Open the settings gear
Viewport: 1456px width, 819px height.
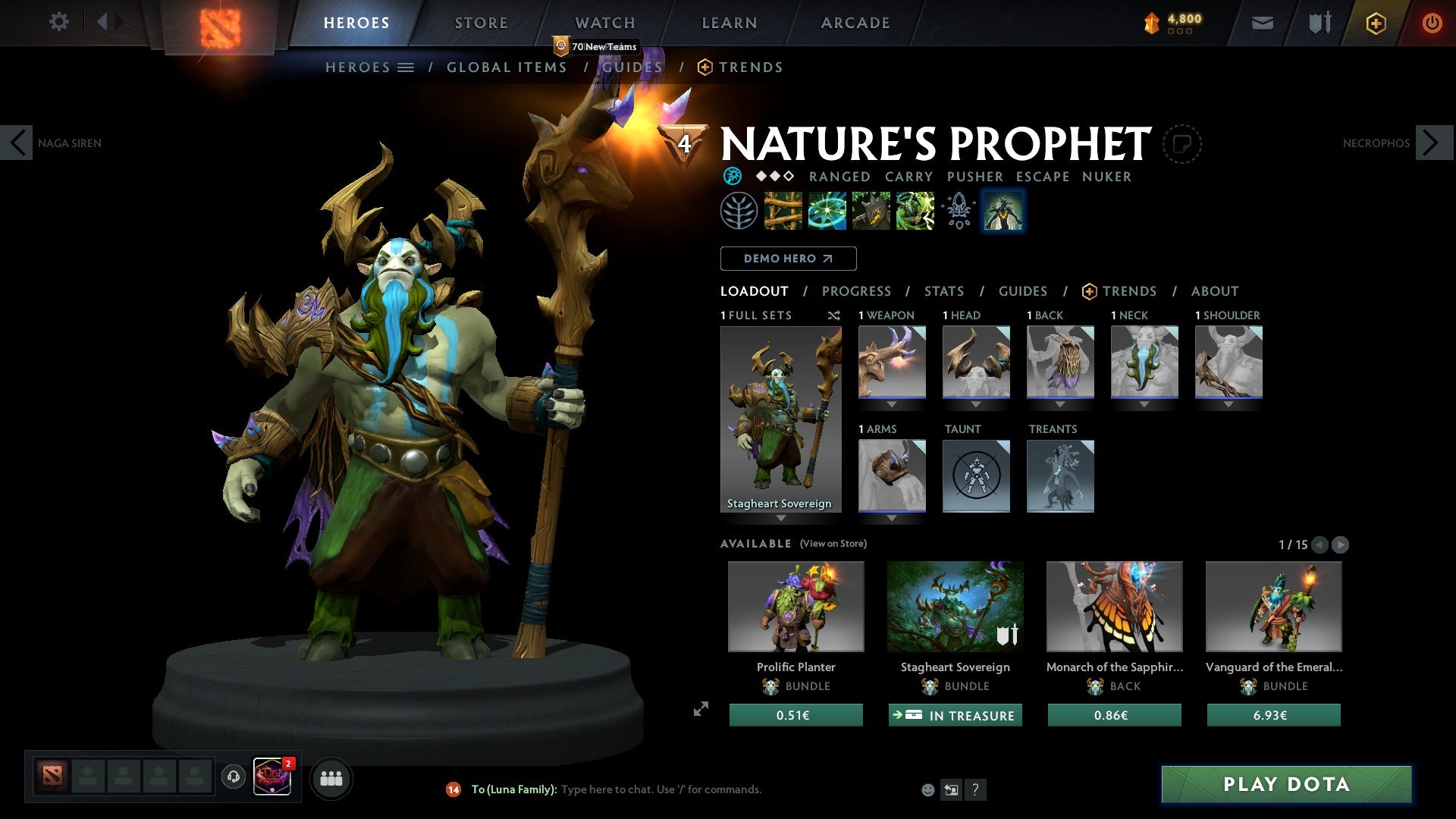click(59, 22)
